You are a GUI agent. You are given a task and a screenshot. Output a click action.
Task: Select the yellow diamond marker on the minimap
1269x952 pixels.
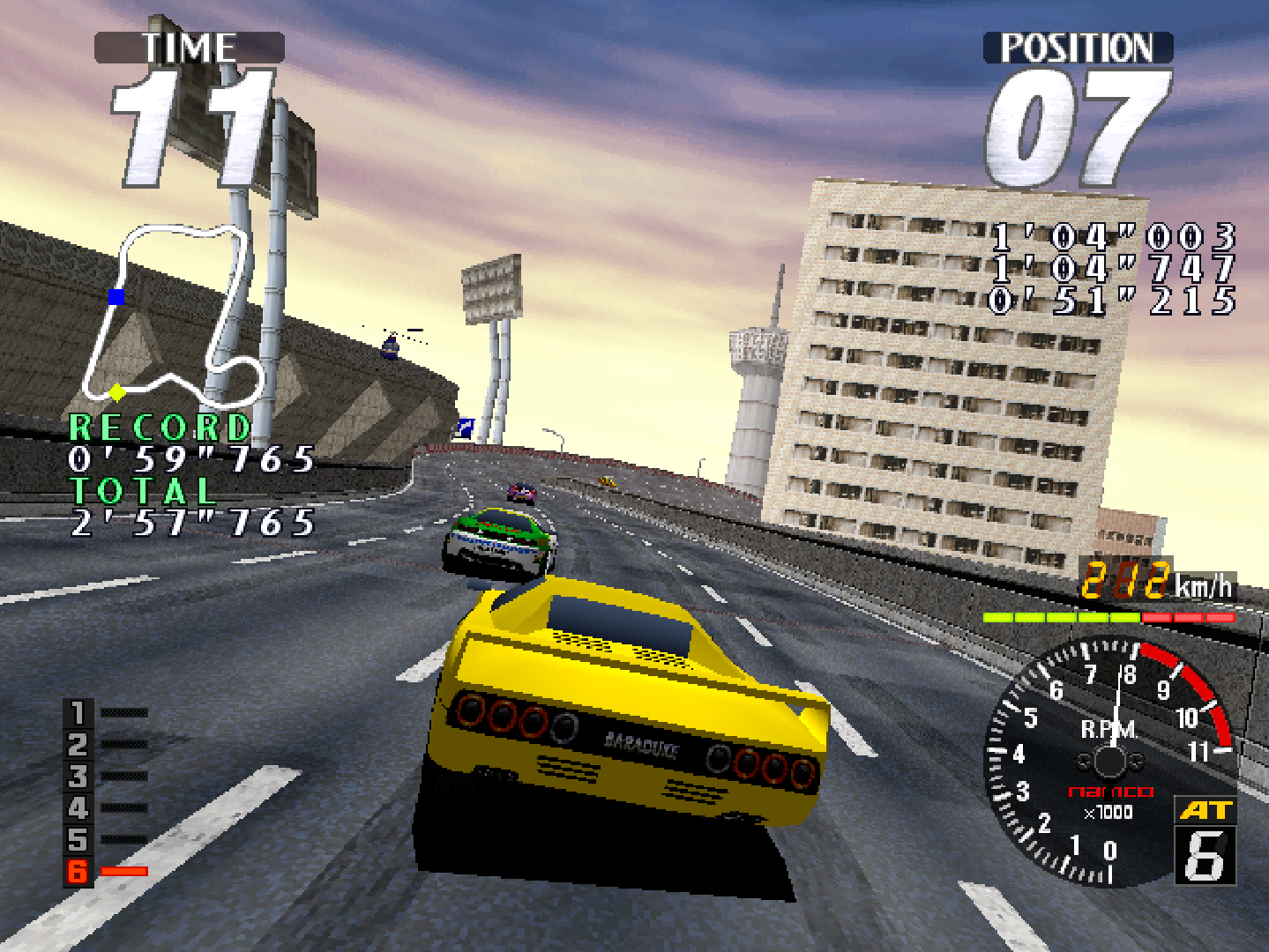pyautogui.click(x=116, y=391)
